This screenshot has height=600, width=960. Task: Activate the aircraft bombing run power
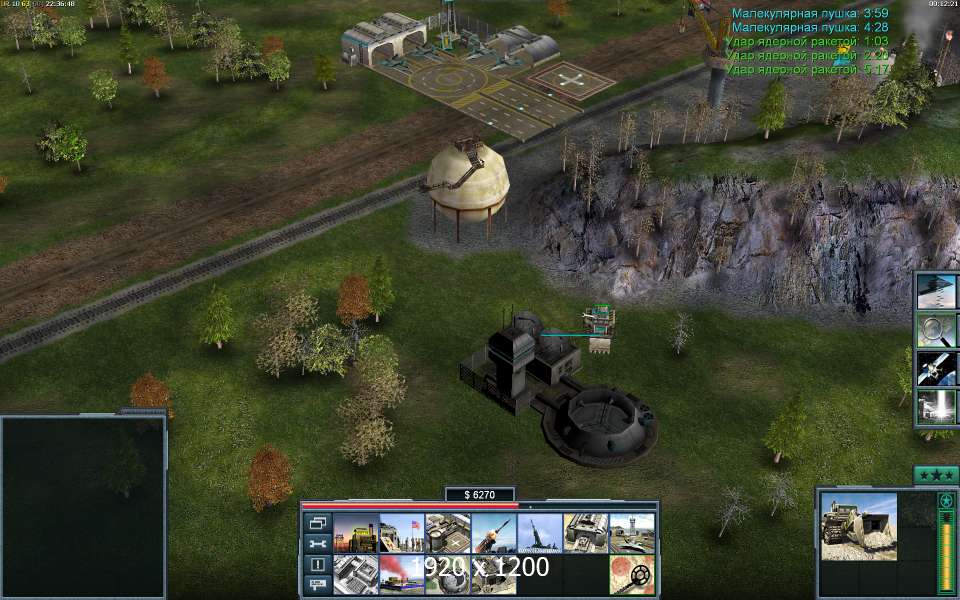click(x=936, y=291)
